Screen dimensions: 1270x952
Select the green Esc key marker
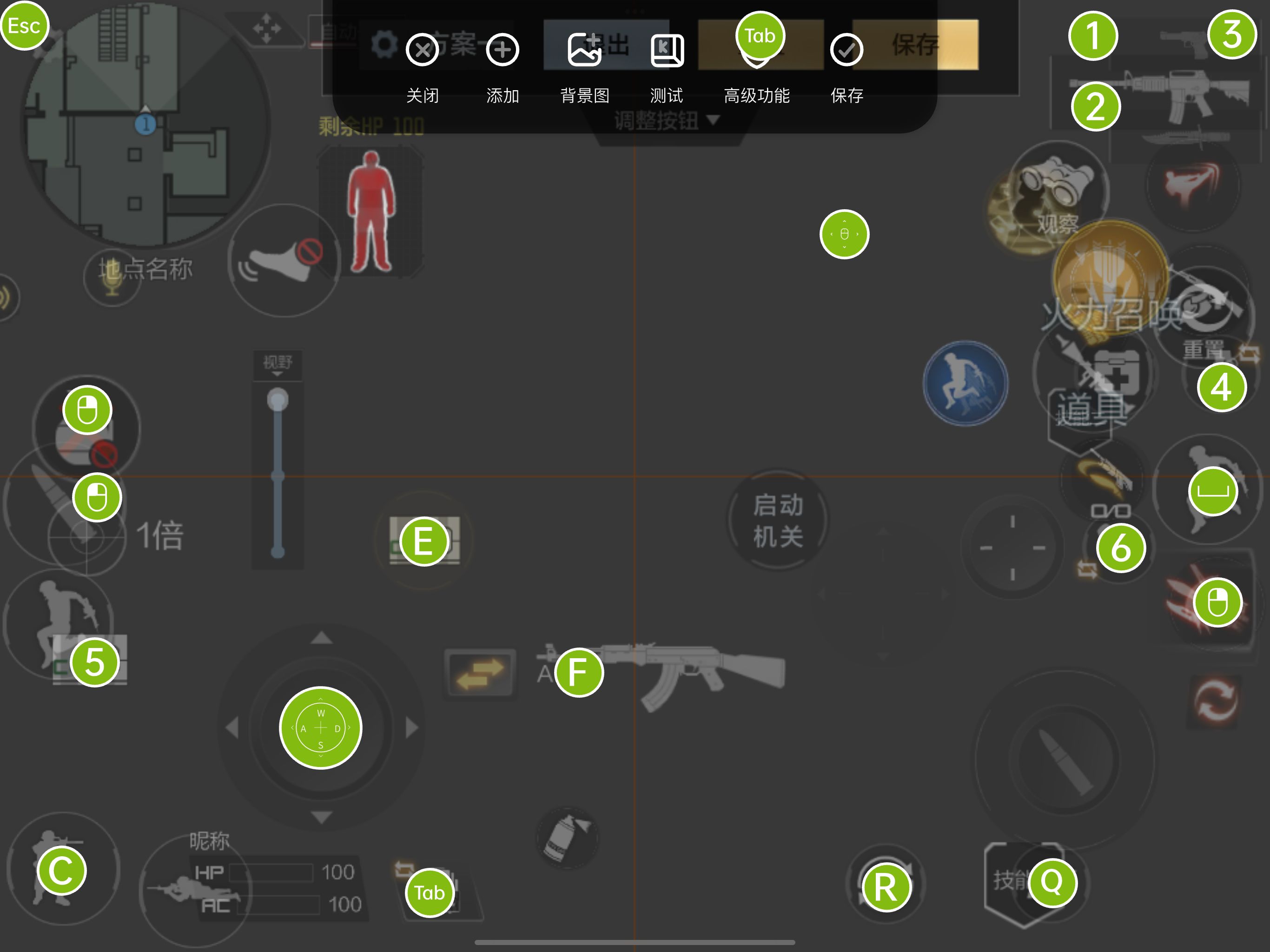pyautogui.click(x=24, y=26)
